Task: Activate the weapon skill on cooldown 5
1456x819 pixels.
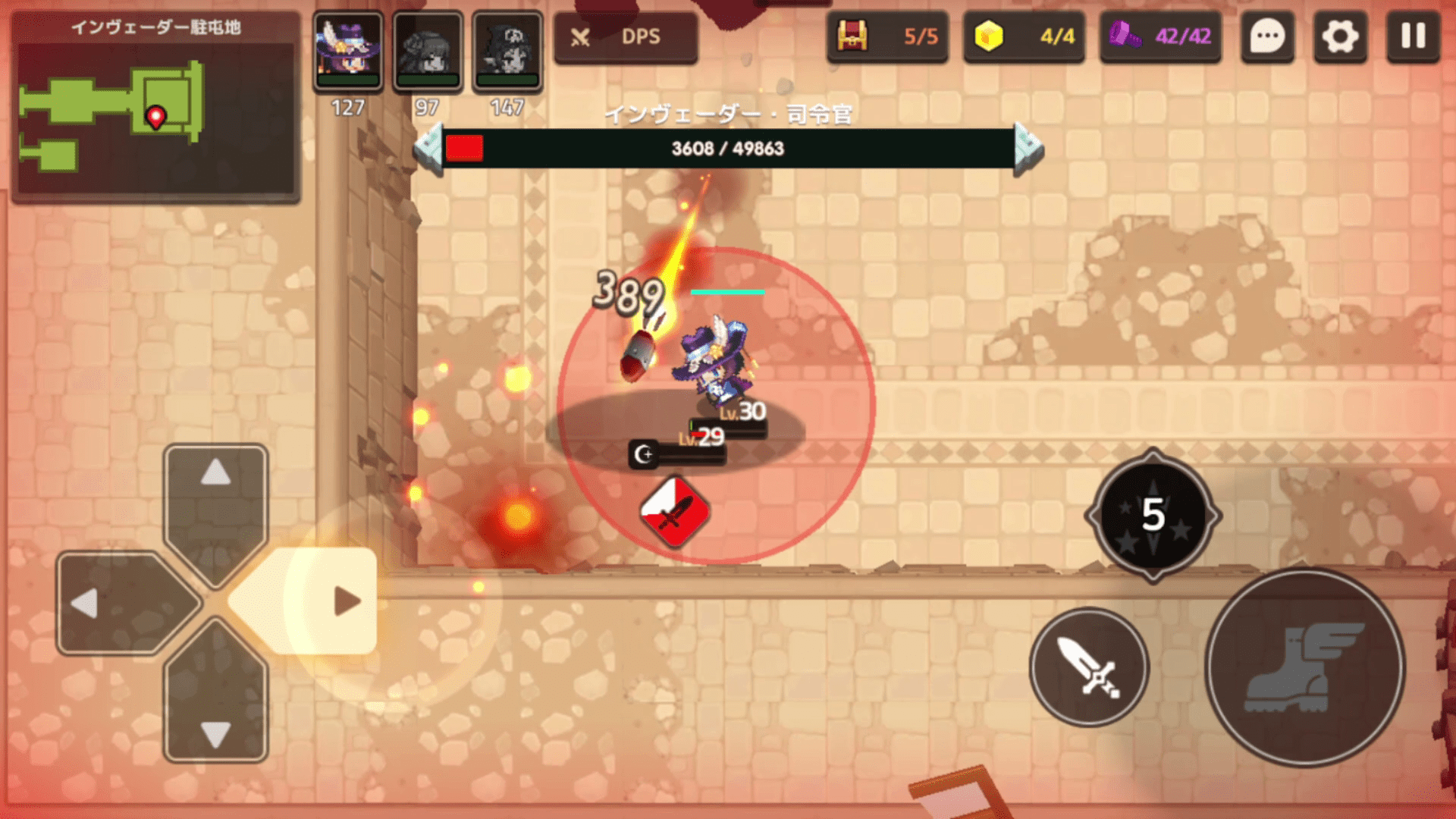Action: coord(1153,516)
